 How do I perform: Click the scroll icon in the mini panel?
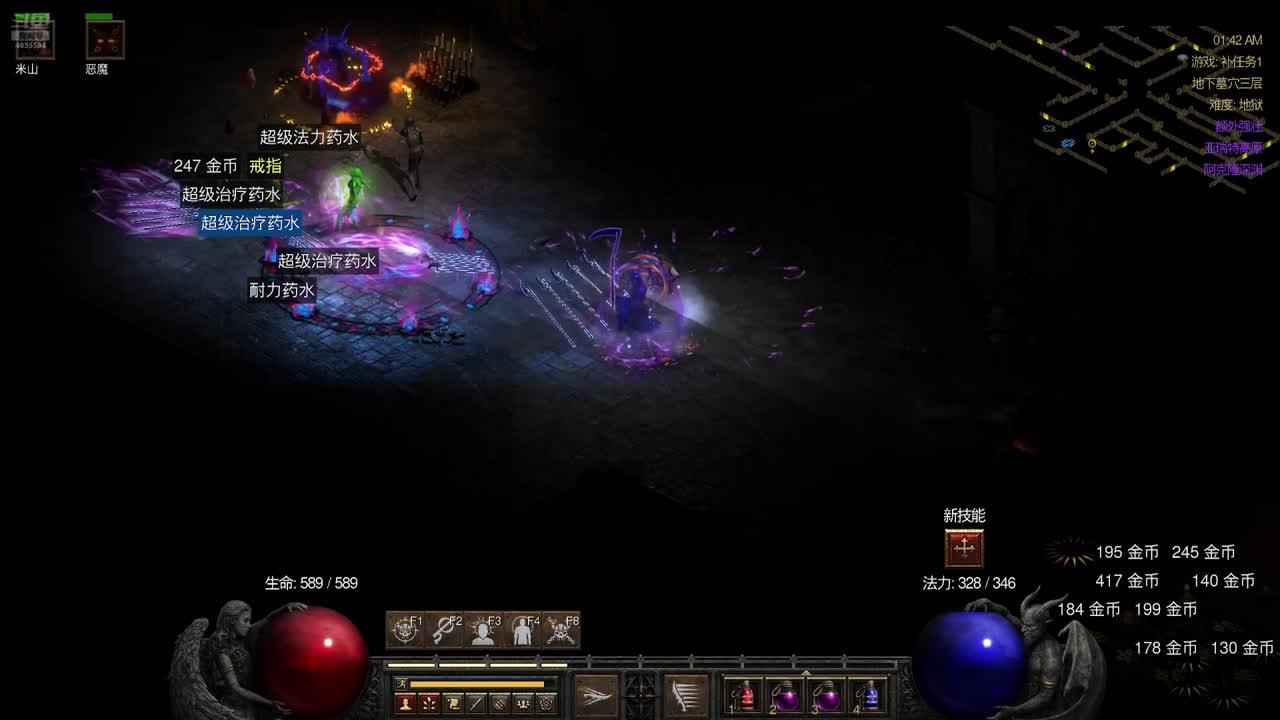pos(453,703)
